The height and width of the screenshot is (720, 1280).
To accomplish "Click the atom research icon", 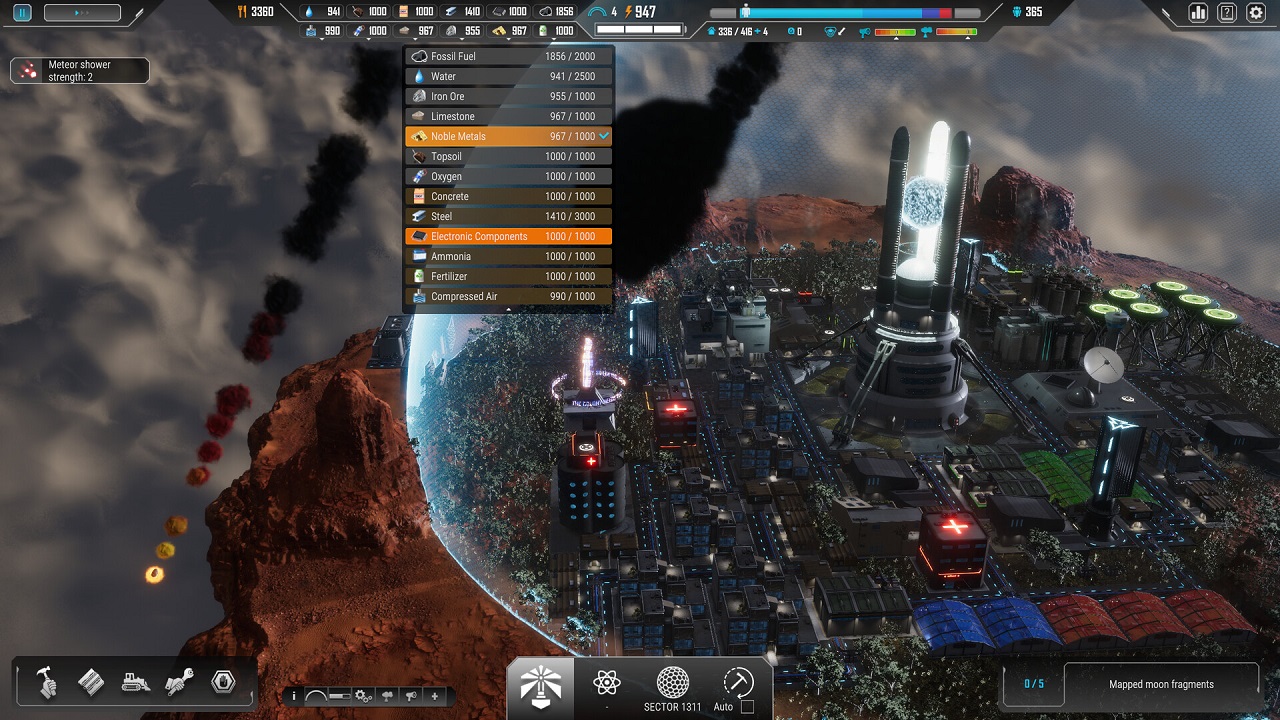I will 607,681.
